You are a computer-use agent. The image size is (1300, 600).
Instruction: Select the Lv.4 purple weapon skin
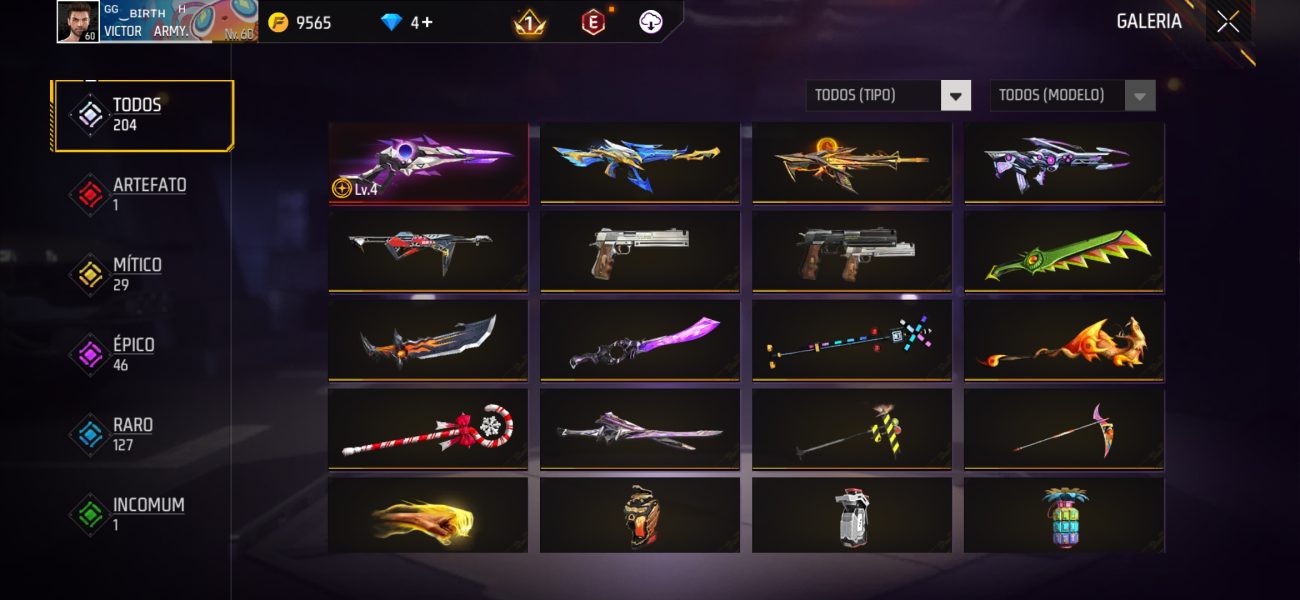(x=428, y=163)
